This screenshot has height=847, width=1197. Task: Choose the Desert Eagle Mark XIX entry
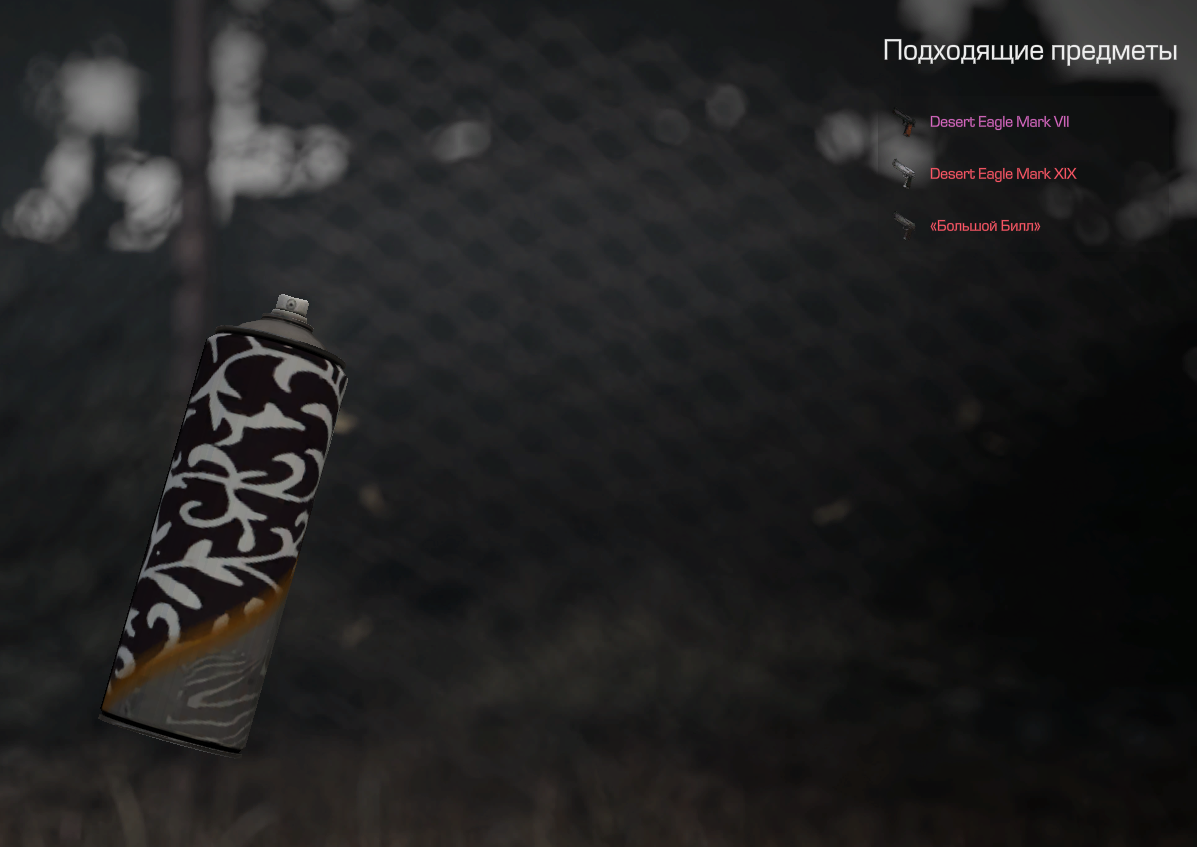pos(1002,174)
